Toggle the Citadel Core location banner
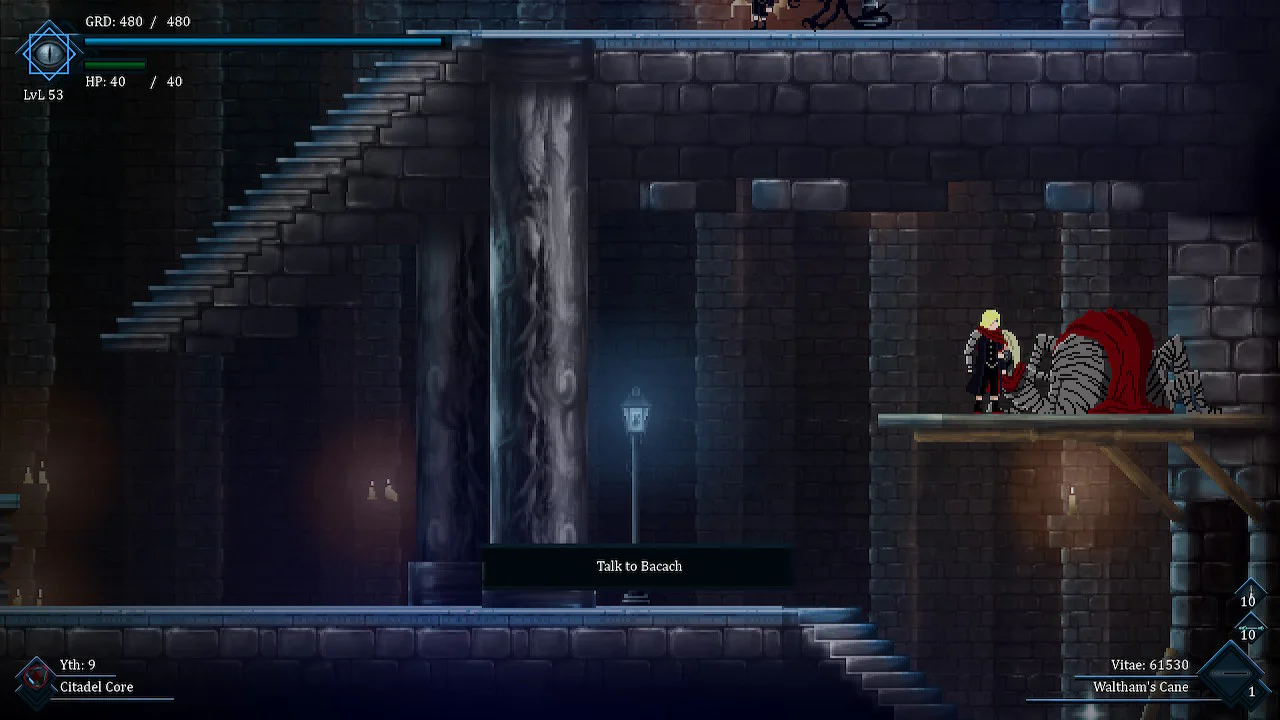 pos(96,687)
